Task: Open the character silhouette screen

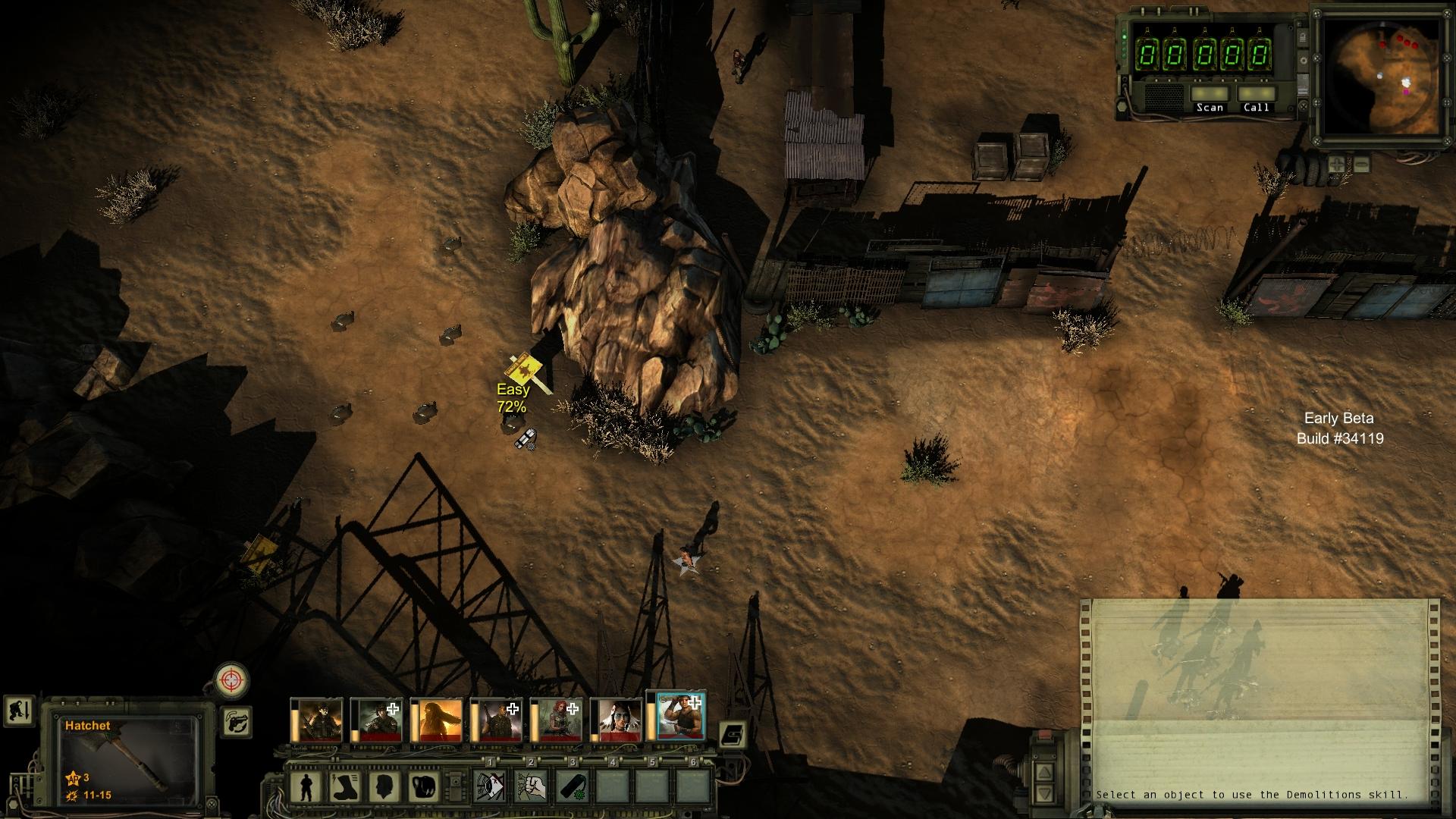Action: [306, 788]
